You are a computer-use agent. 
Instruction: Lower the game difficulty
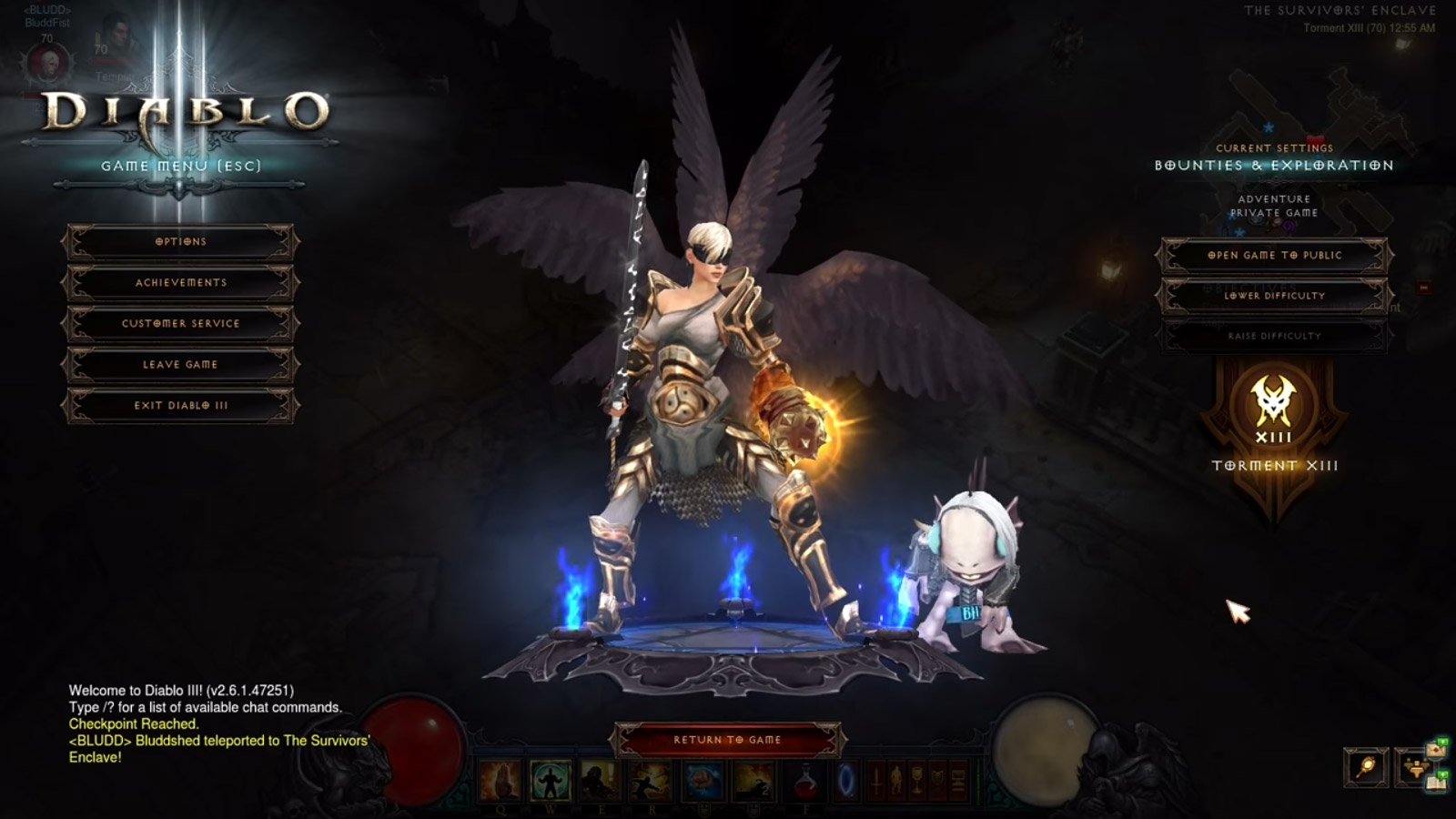[1274, 296]
